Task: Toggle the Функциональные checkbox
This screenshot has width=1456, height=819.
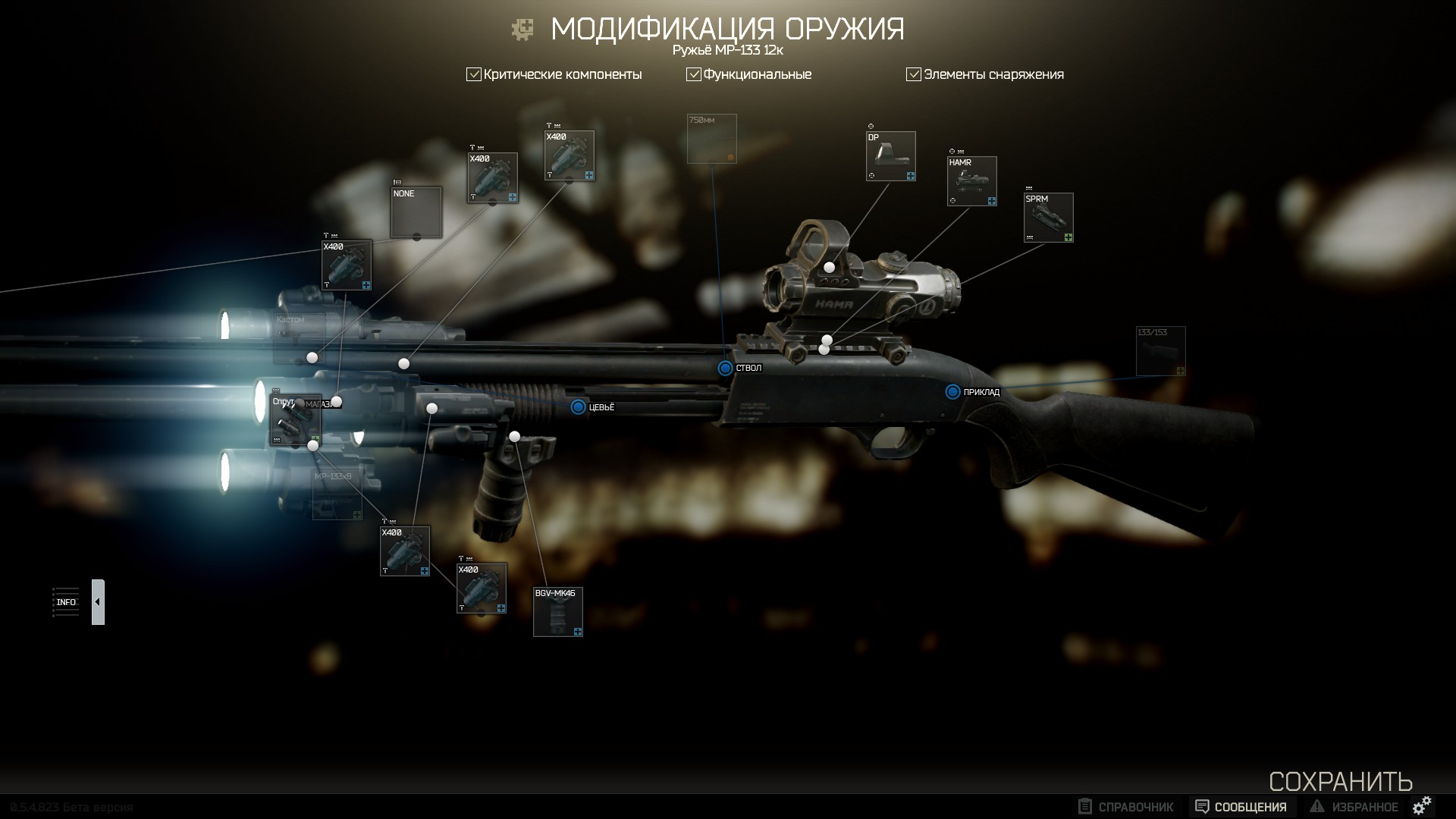Action: (x=693, y=74)
